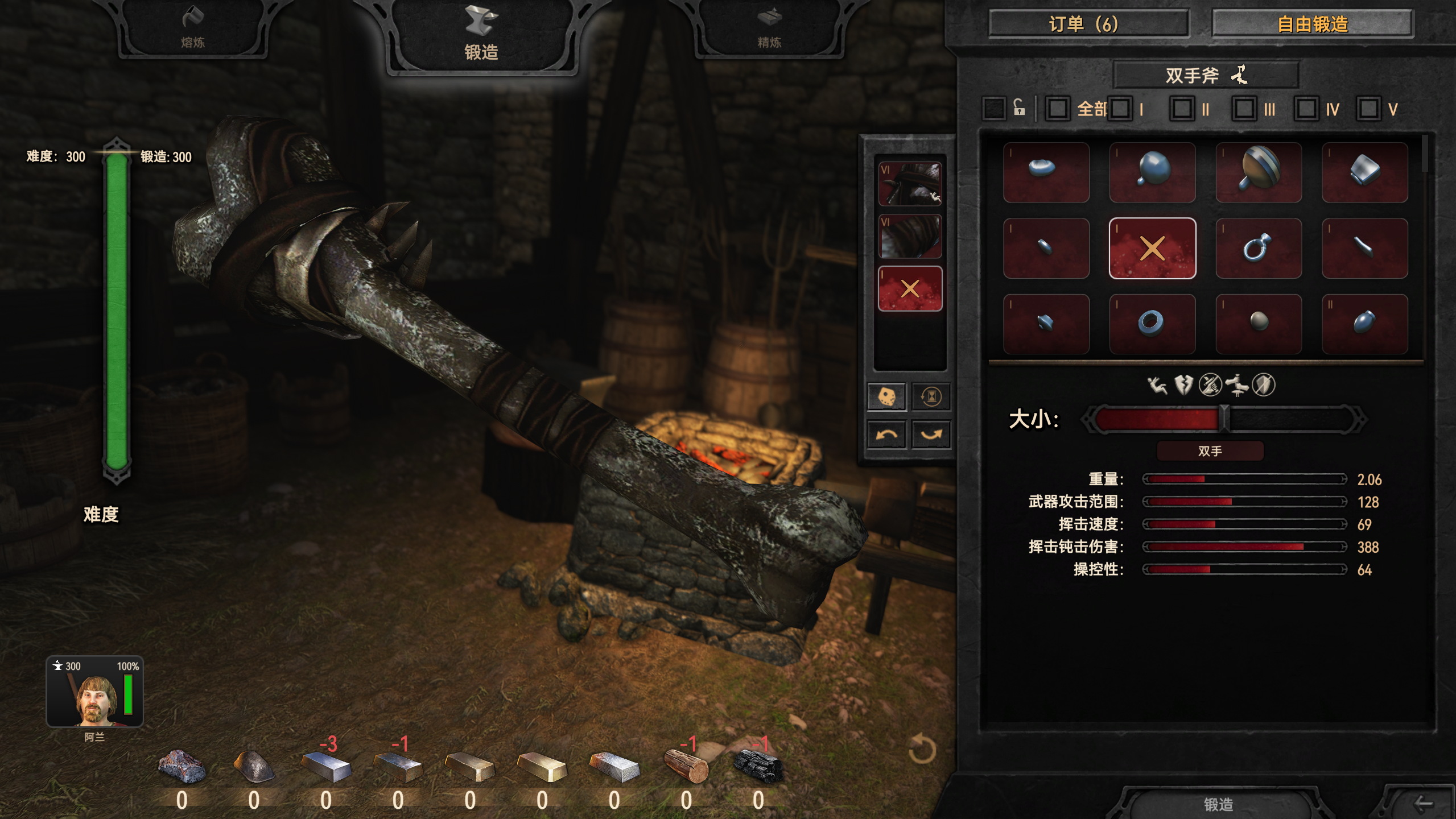Randomize the weapon with the dice button

pyautogui.click(x=886, y=396)
